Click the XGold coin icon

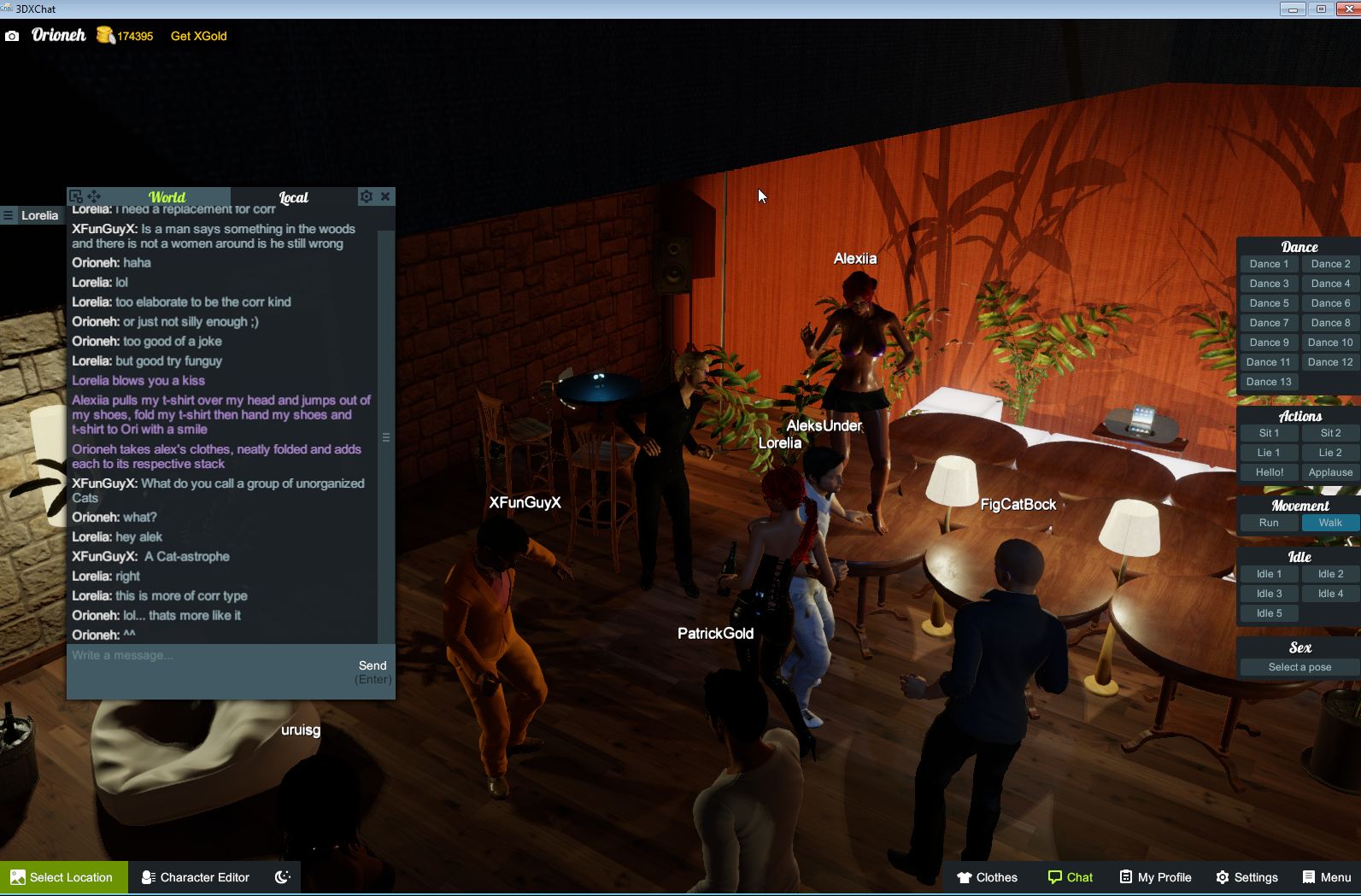pos(105,36)
